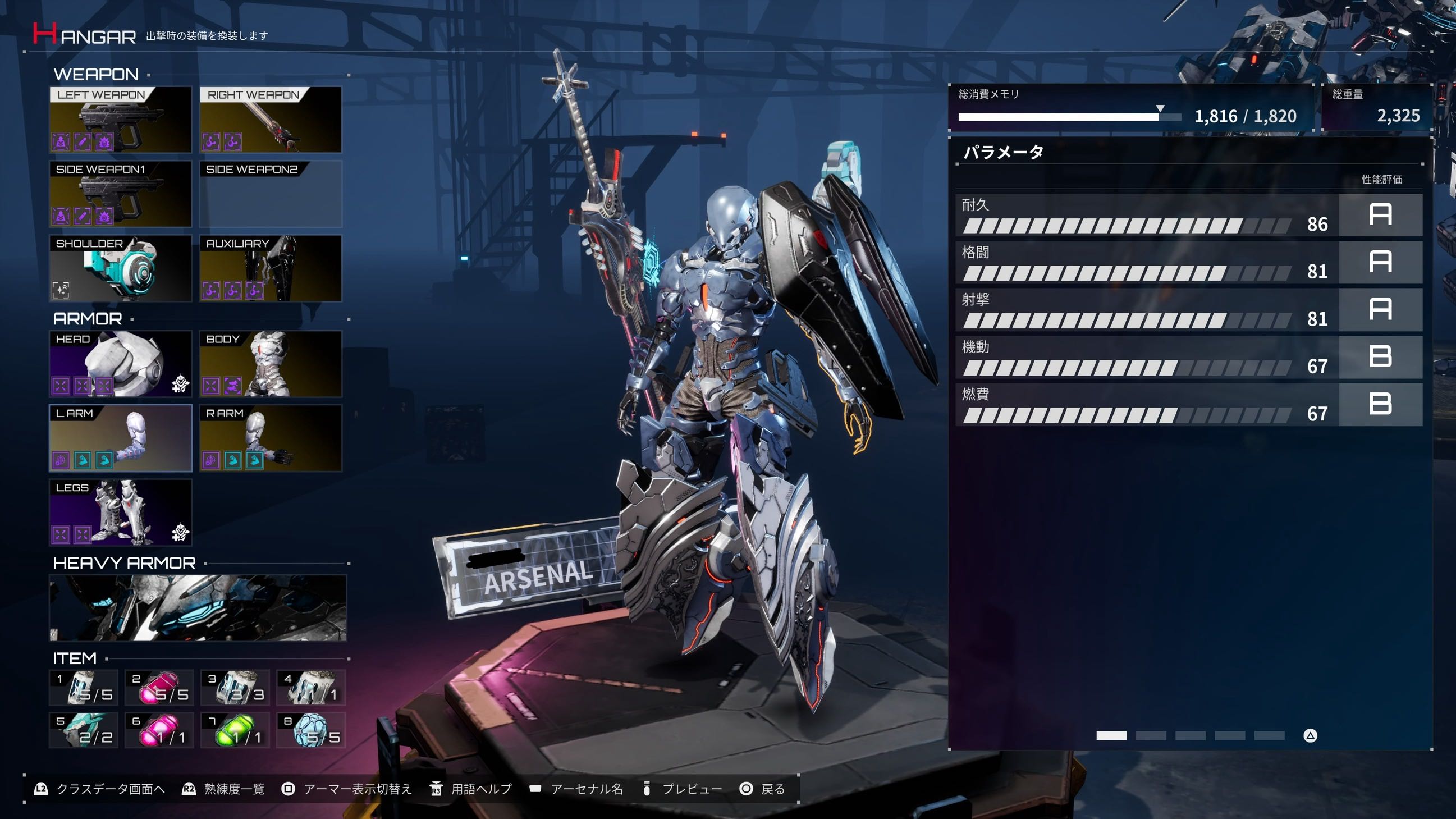Viewport: 1456px width, 819px height.
Task: Open the BODY armor slot
Action: 271,363
